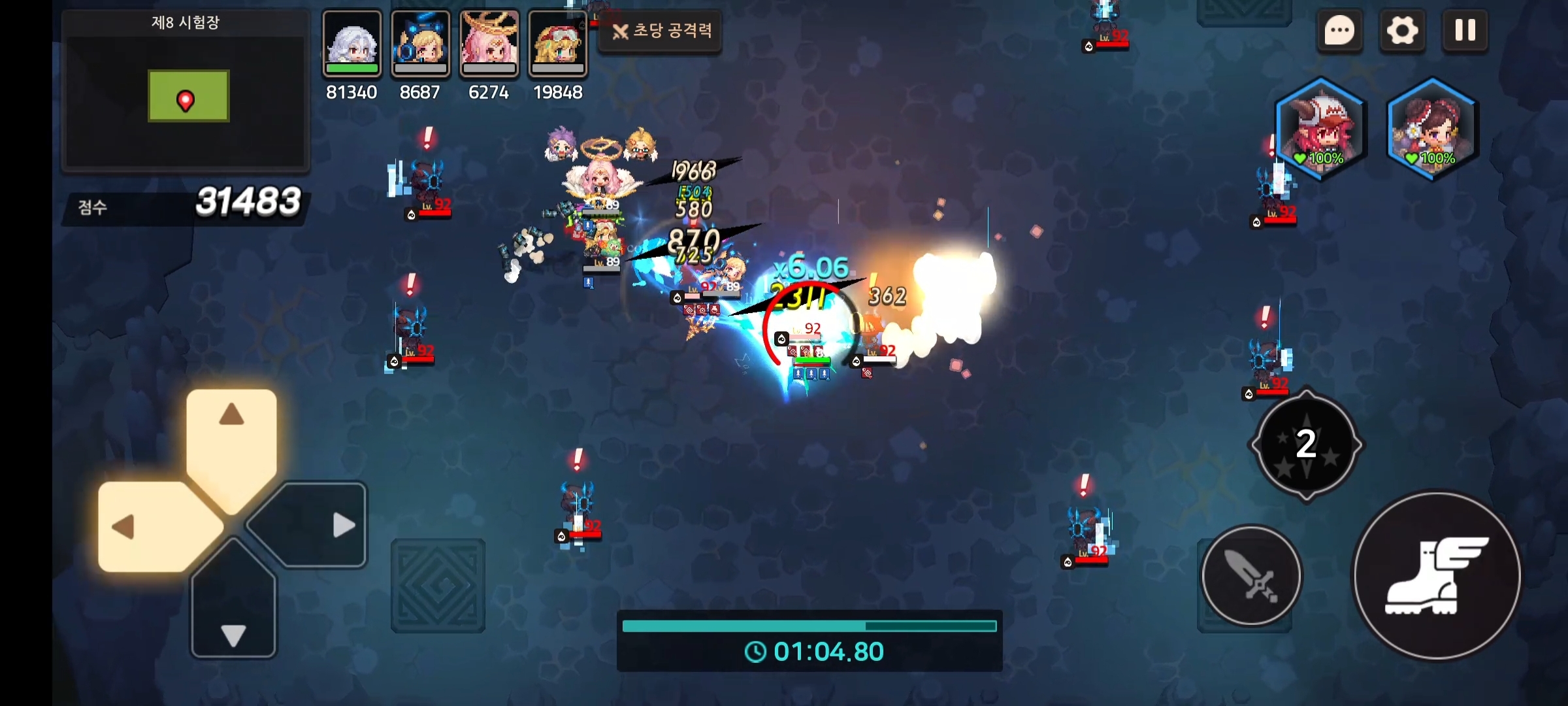Pause the game

[1465, 30]
